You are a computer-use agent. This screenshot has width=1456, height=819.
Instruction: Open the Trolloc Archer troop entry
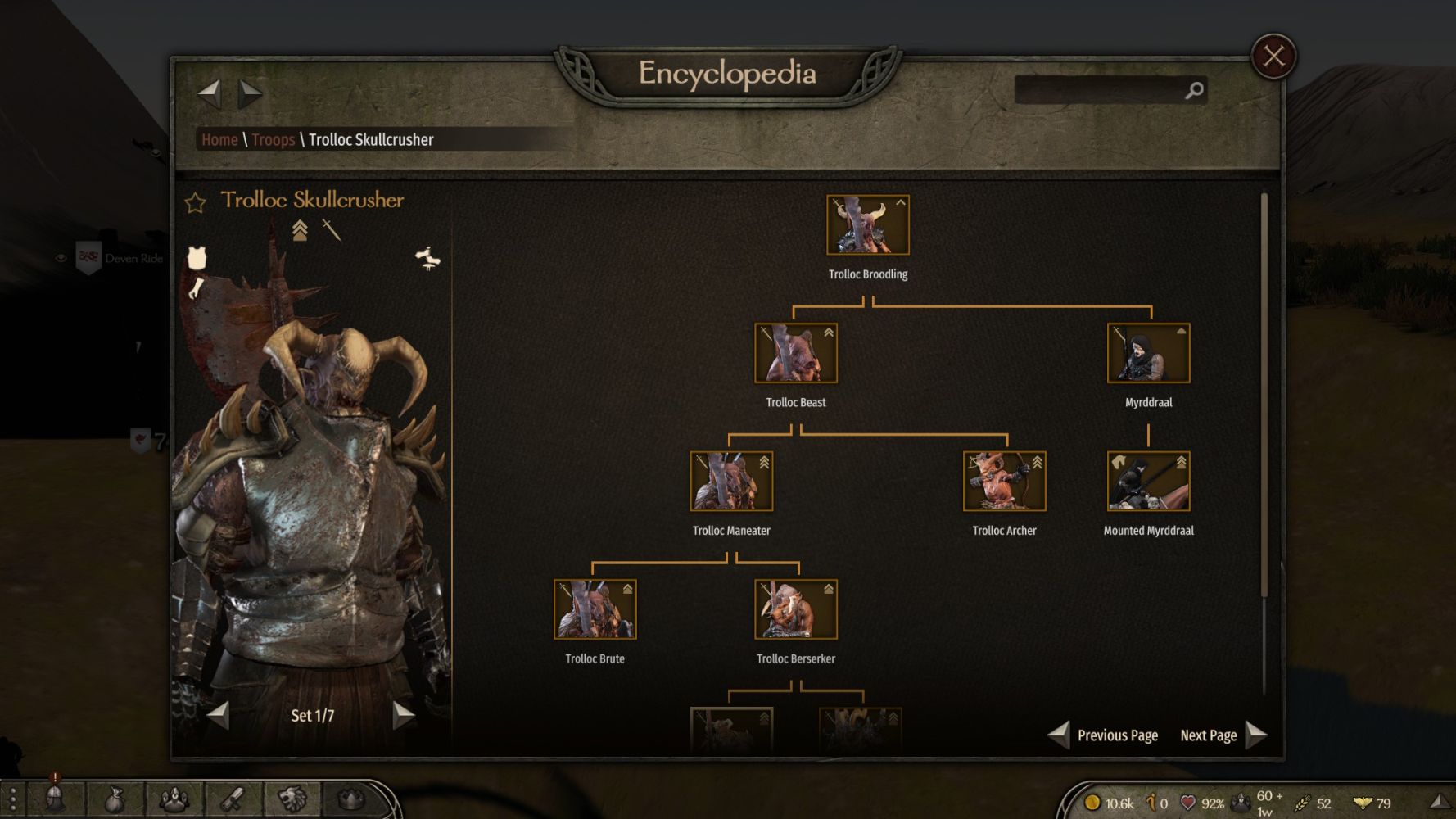click(1004, 482)
